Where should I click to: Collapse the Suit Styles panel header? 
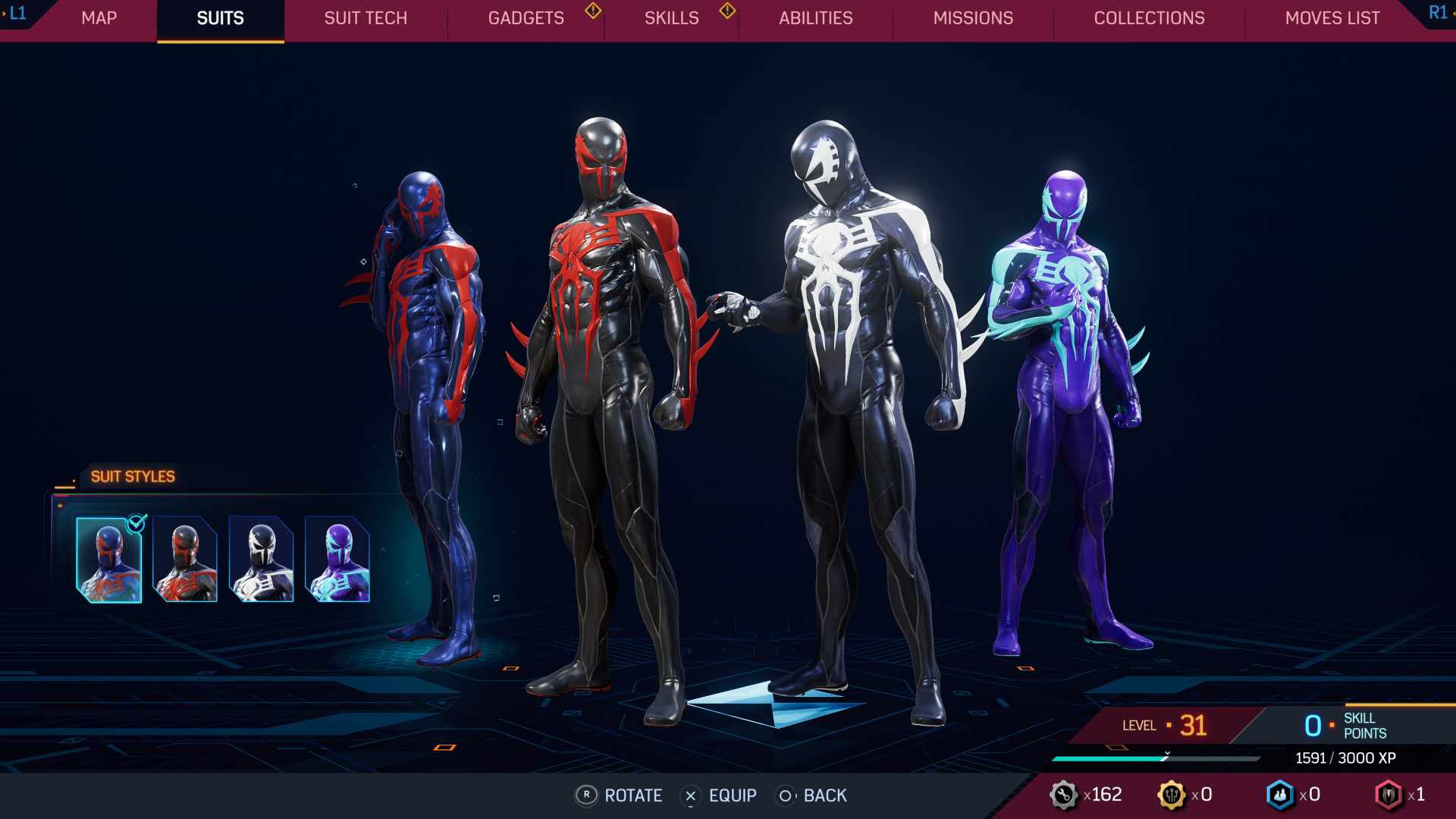pyautogui.click(x=132, y=476)
